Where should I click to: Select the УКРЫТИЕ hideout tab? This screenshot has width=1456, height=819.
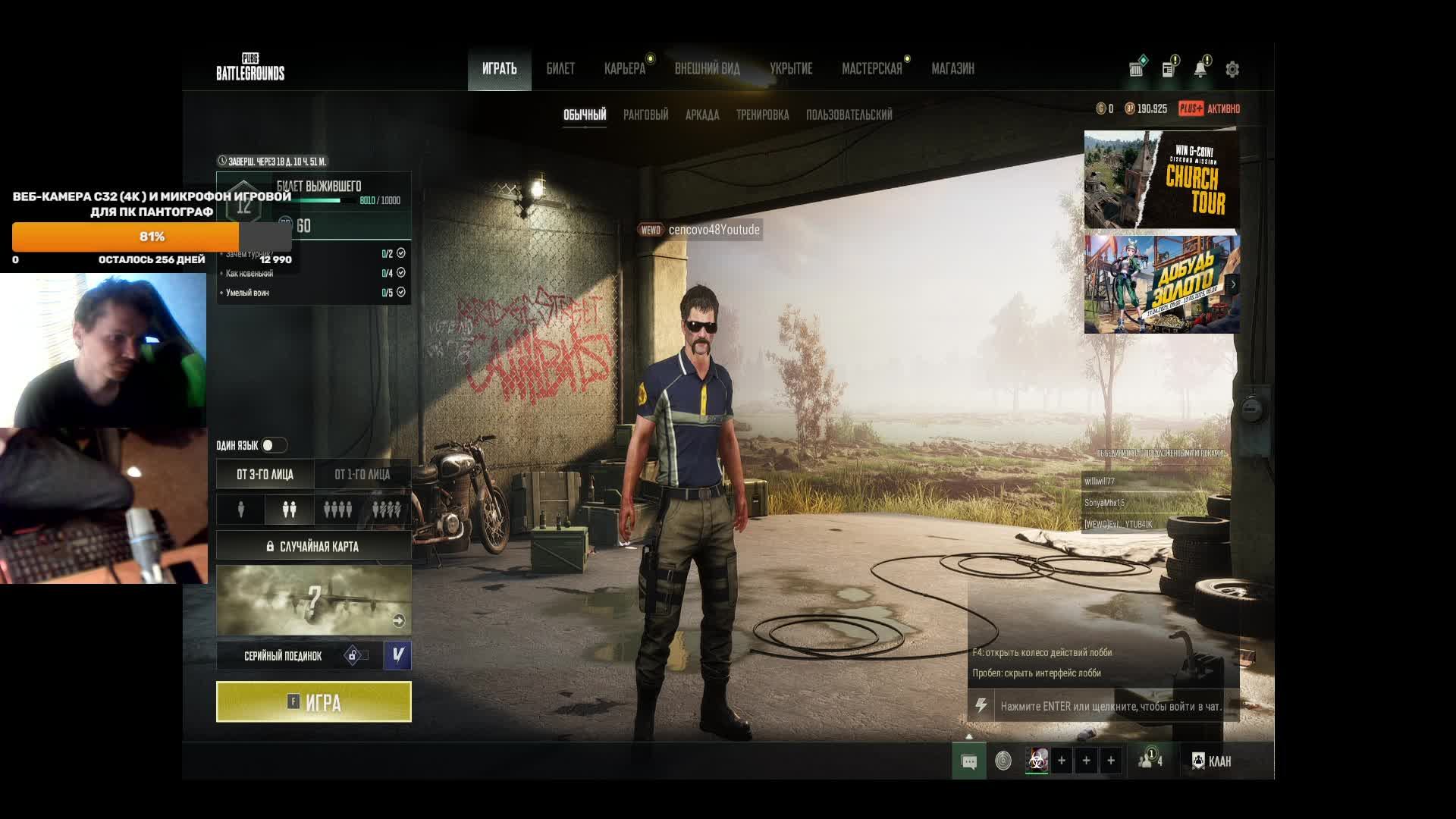[790, 69]
